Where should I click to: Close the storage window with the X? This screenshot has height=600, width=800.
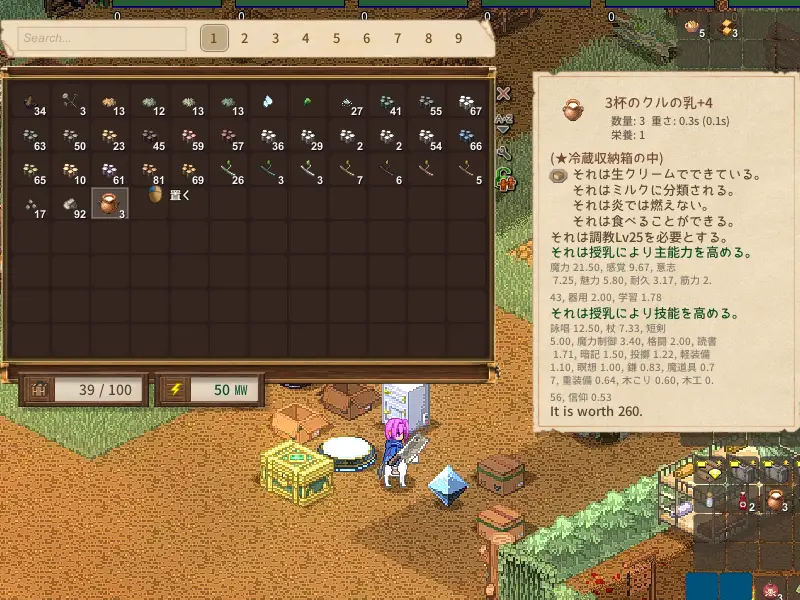point(504,94)
